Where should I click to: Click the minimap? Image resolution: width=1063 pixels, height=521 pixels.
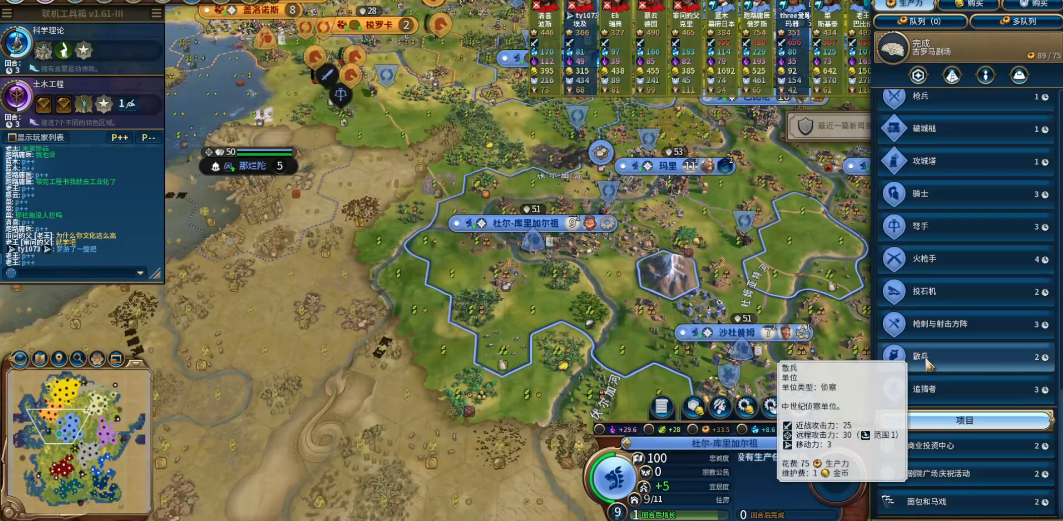pos(78,428)
